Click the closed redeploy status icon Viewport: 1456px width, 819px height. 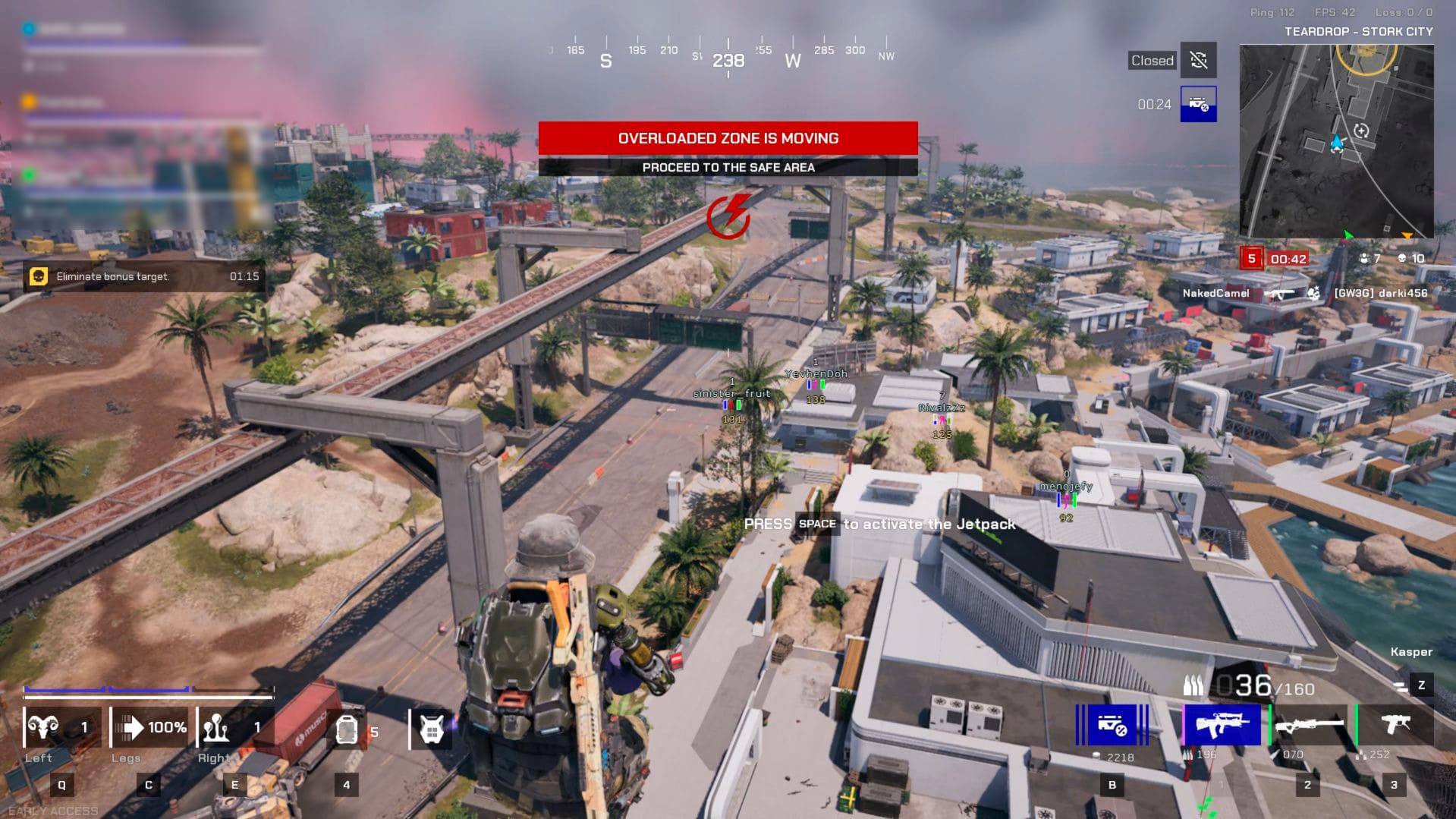[x=1199, y=60]
